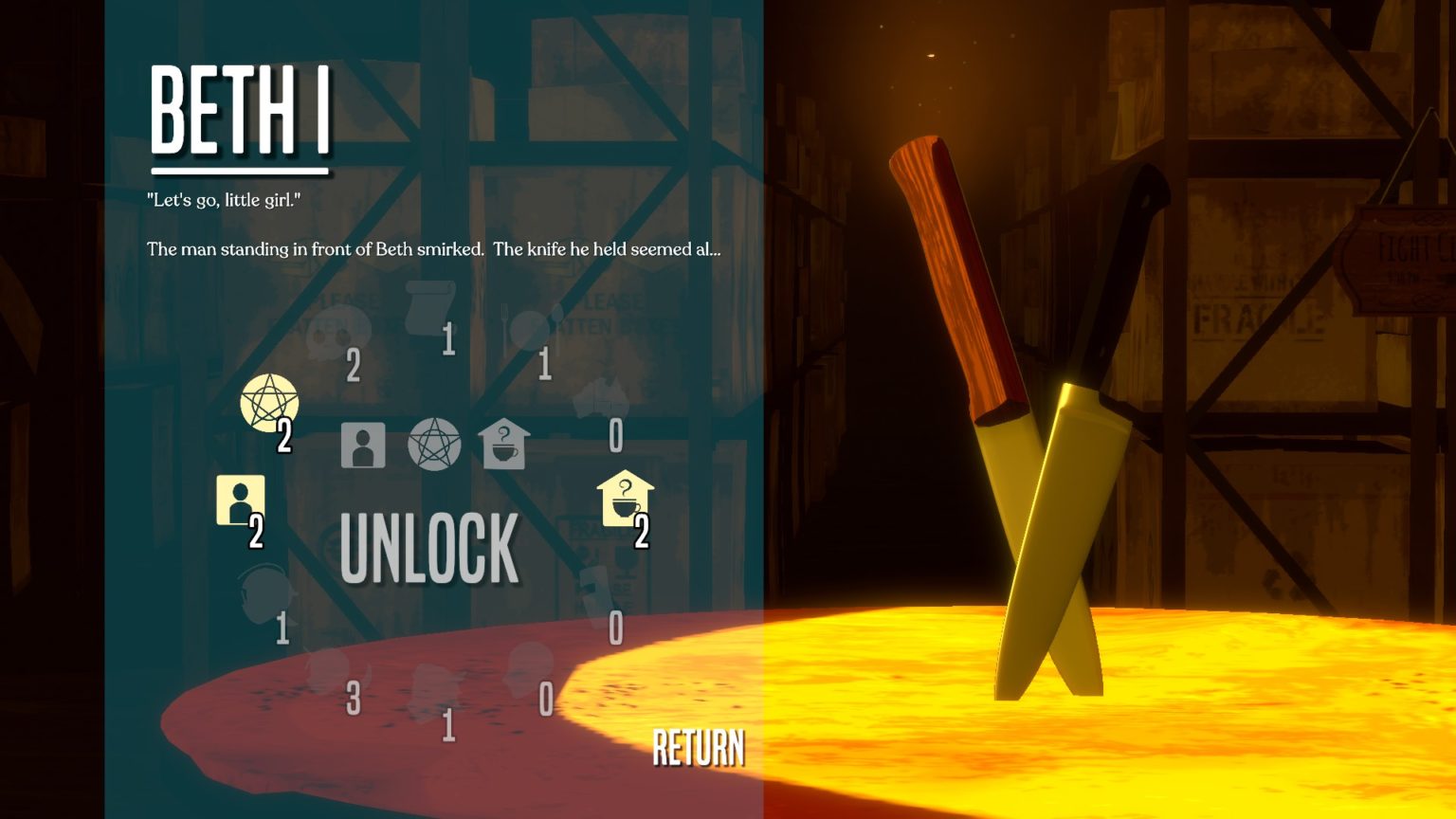Return to the previous screen
The width and height of the screenshot is (1456, 819).
coord(699,748)
